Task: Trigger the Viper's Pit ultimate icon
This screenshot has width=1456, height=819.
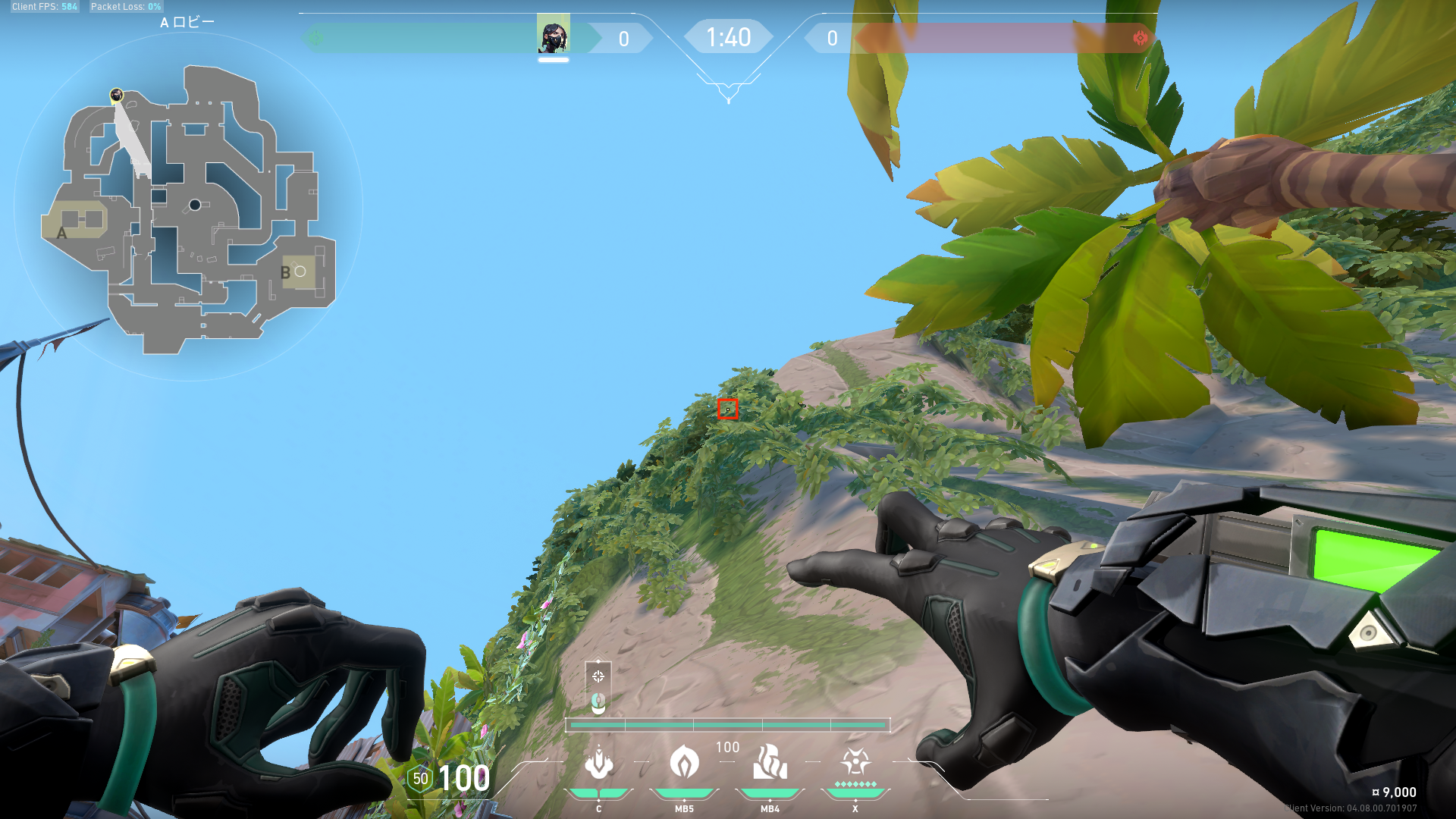Action: pyautogui.click(x=855, y=763)
